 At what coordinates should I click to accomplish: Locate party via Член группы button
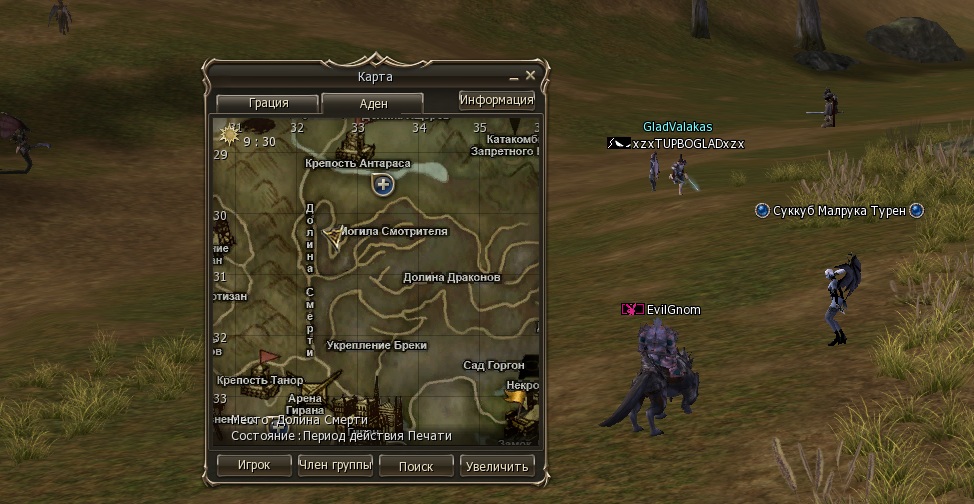(335, 466)
